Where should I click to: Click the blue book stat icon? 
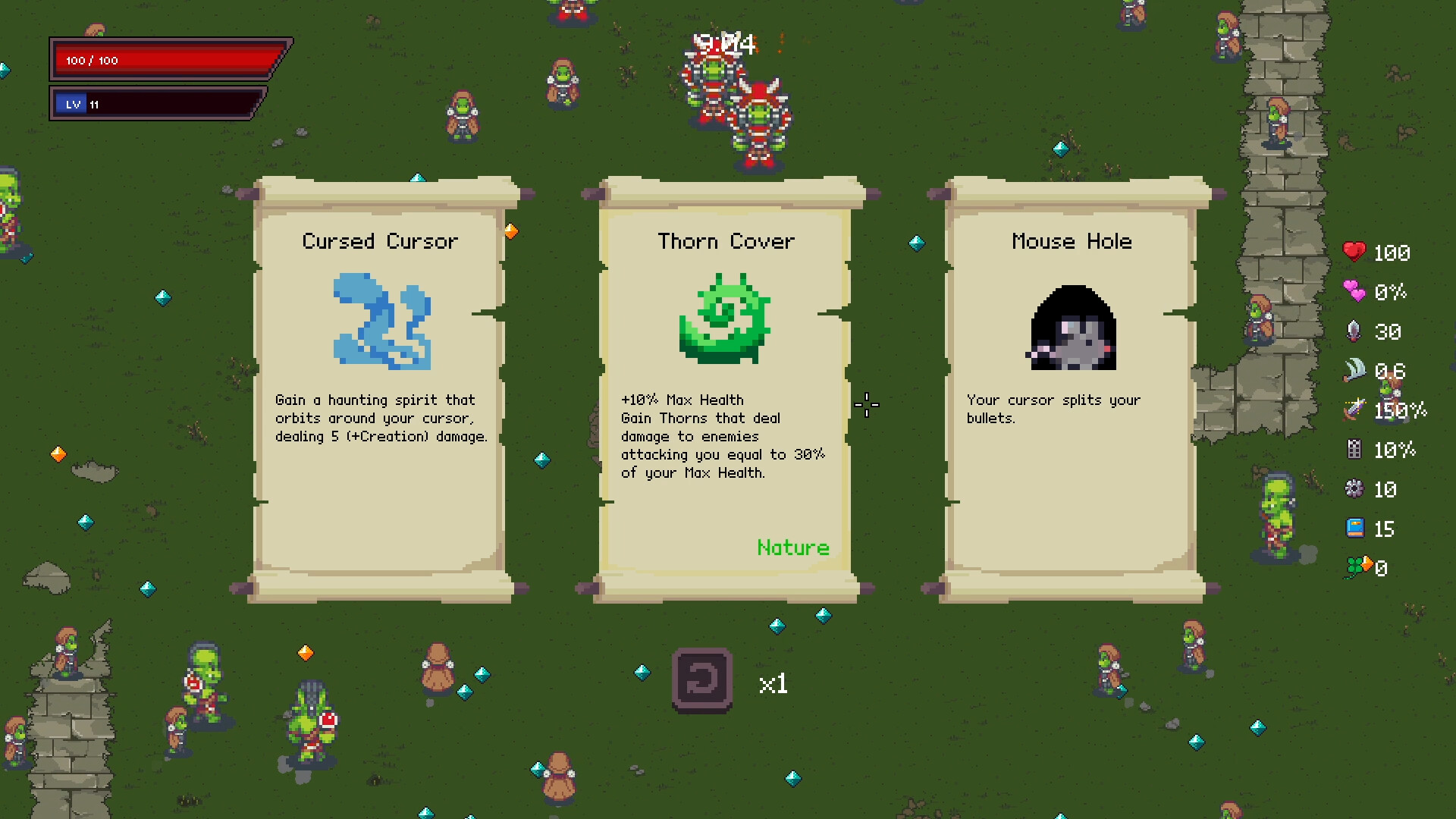pyautogui.click(x=1357, y=528)
